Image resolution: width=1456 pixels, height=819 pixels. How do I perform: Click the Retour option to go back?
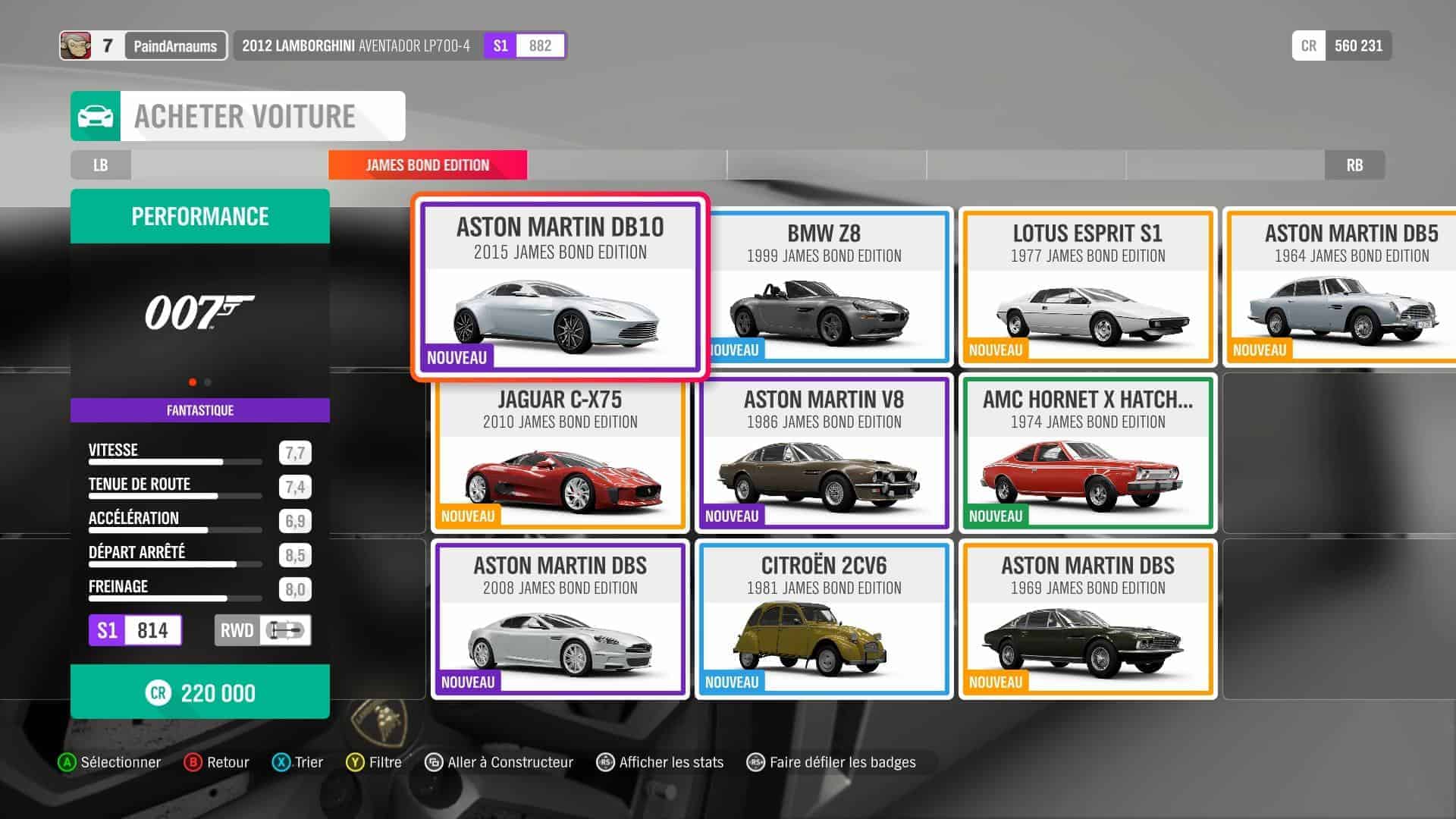(218, 762)
